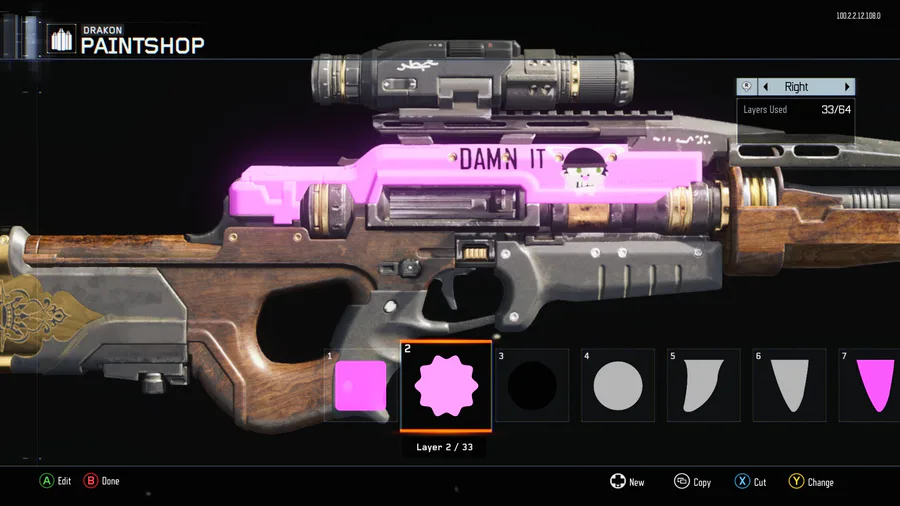Viewport: 900px width, 506px height.
Task: Select the pink teardrop layer 7
Action: (872, 386)
